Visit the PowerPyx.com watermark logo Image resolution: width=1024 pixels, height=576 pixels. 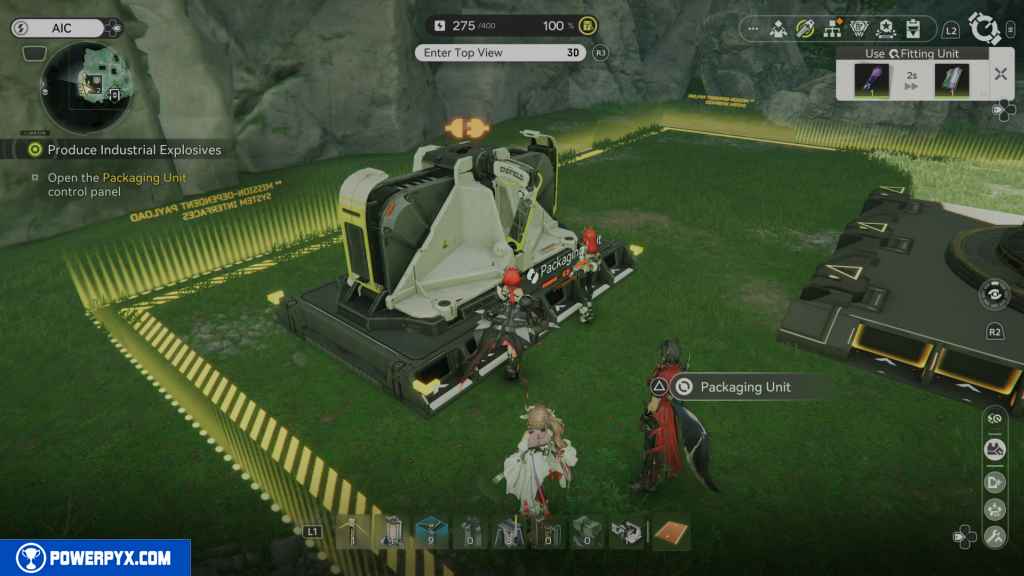click(95, 558)
